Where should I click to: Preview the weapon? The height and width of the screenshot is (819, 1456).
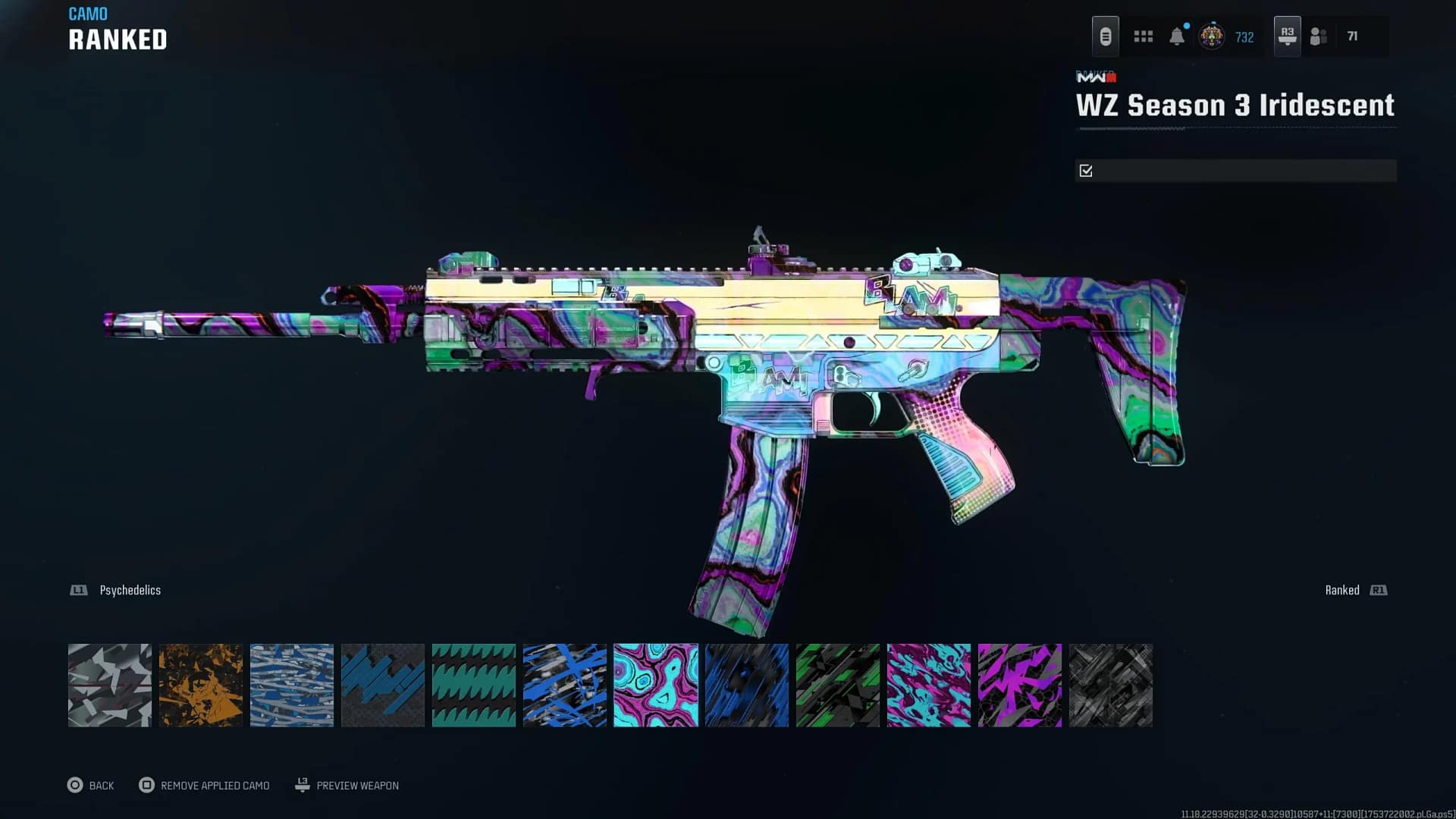347,786
